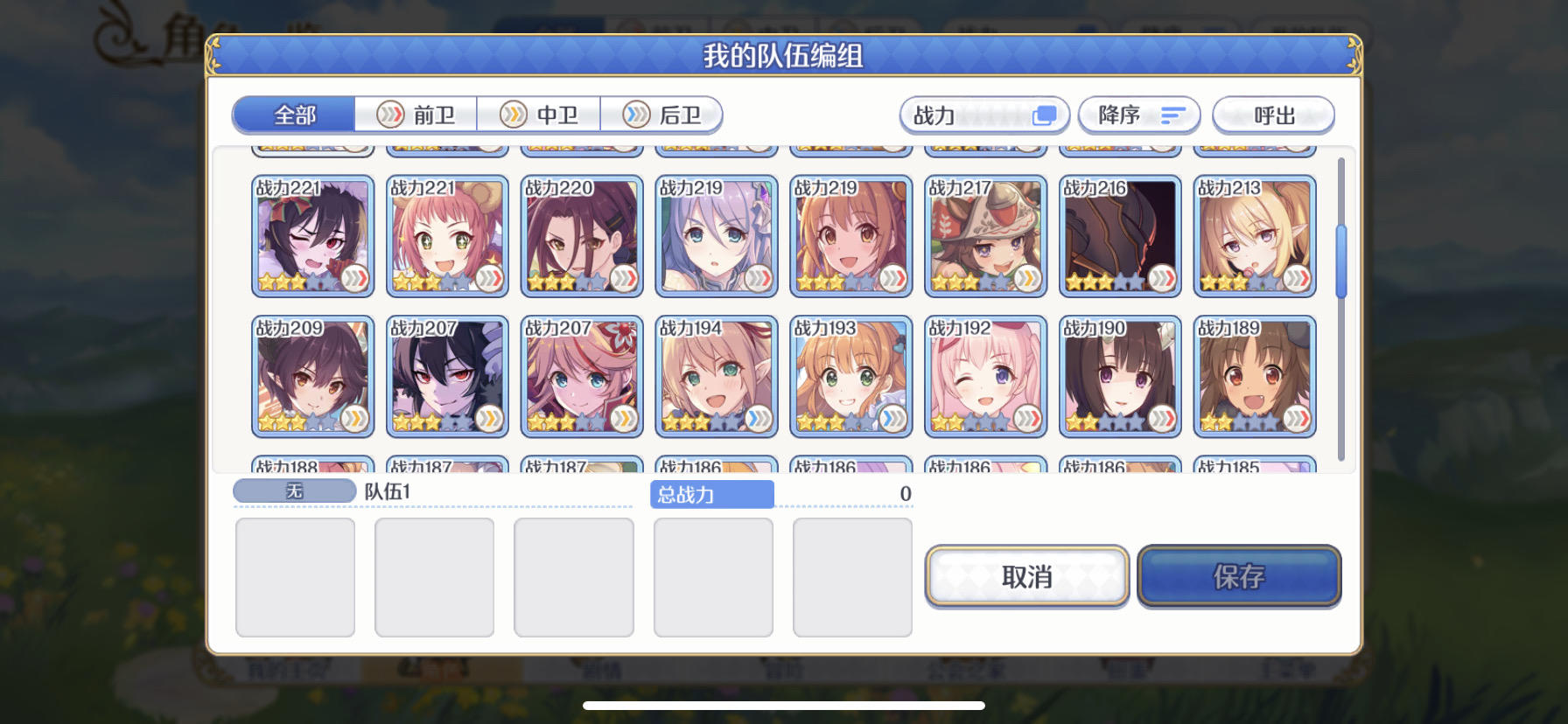Click 取消 to cancel team editing
Image resolution: width=1568 pixels, height=724 pixels.
point(1025,576)
